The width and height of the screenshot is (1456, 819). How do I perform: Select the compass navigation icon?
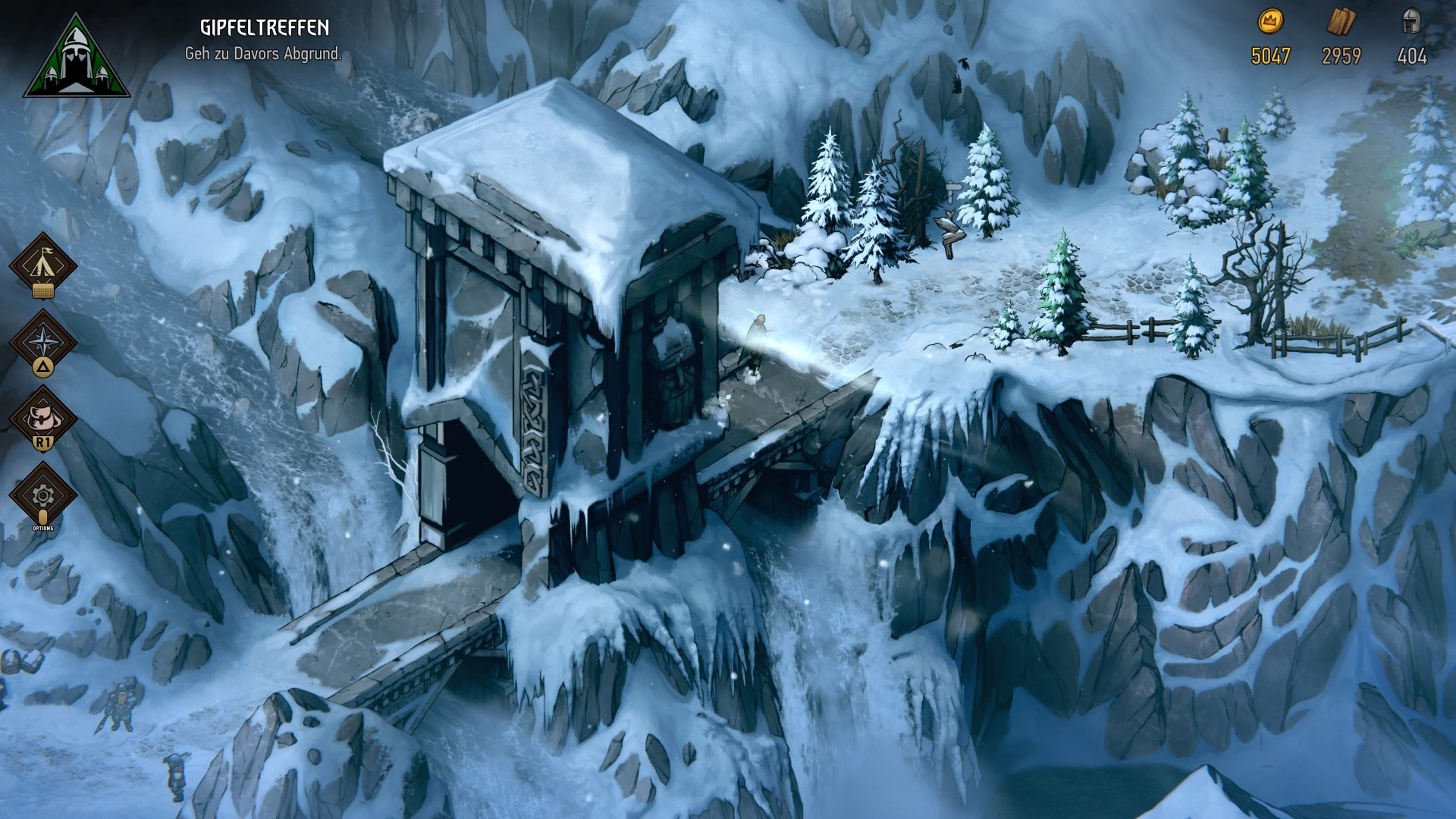click(x=43, y=341)
